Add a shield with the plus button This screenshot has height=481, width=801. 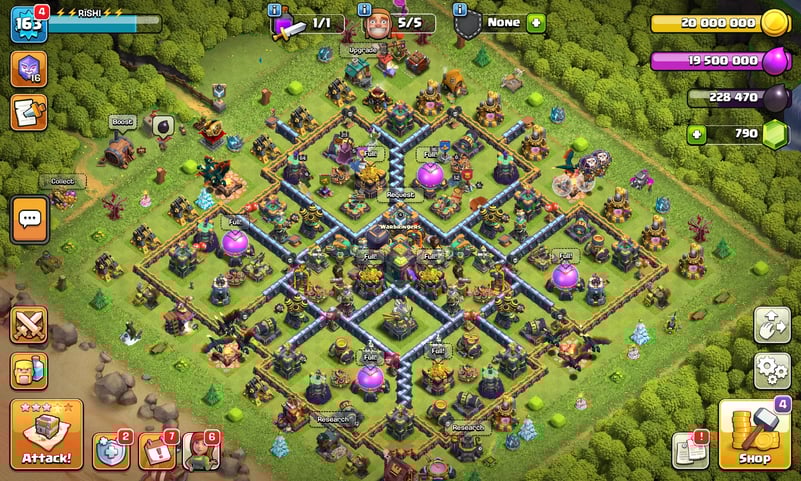(x=536, y=22)
